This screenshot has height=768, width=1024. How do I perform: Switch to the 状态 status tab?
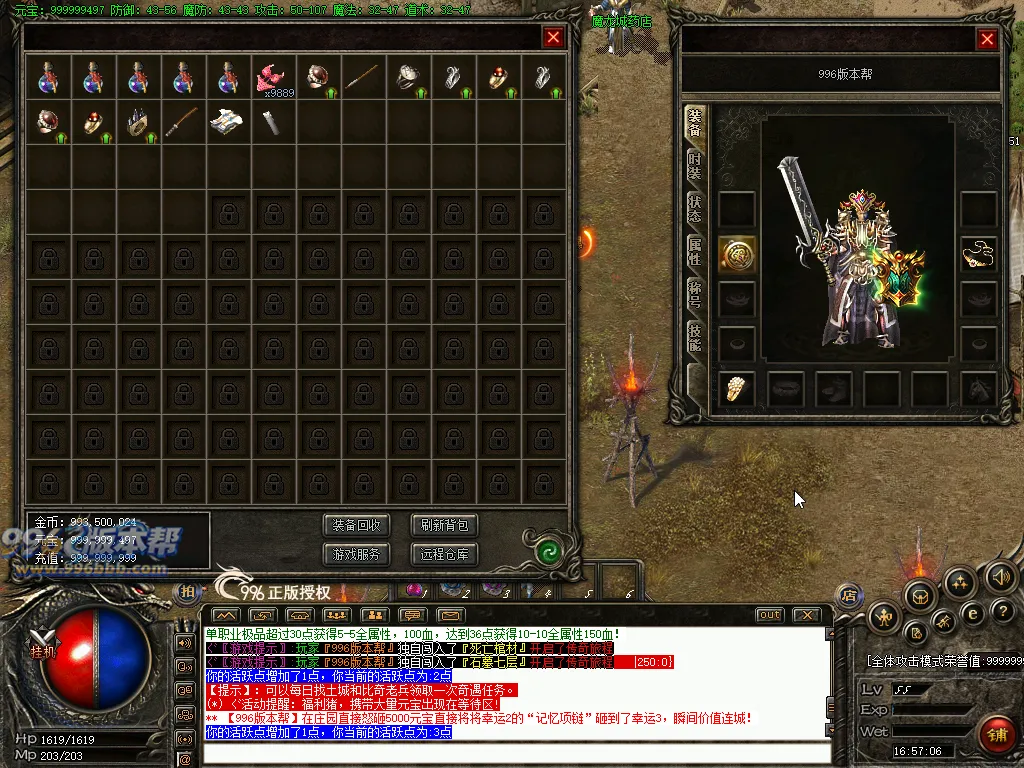coord(695,209)
